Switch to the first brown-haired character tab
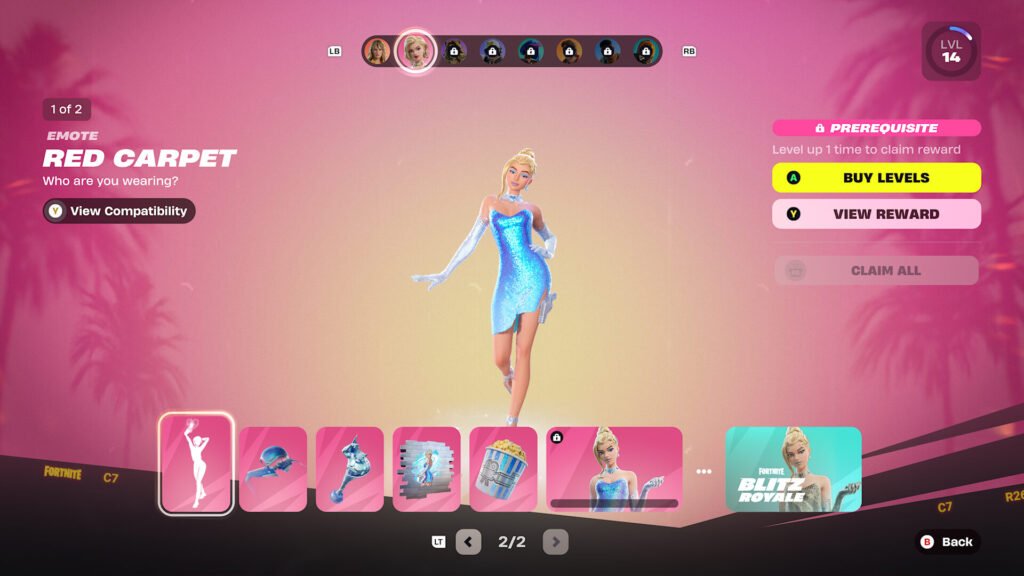Image resolution: width=1024 pixels, height=576 pixels. coord(377,51)
